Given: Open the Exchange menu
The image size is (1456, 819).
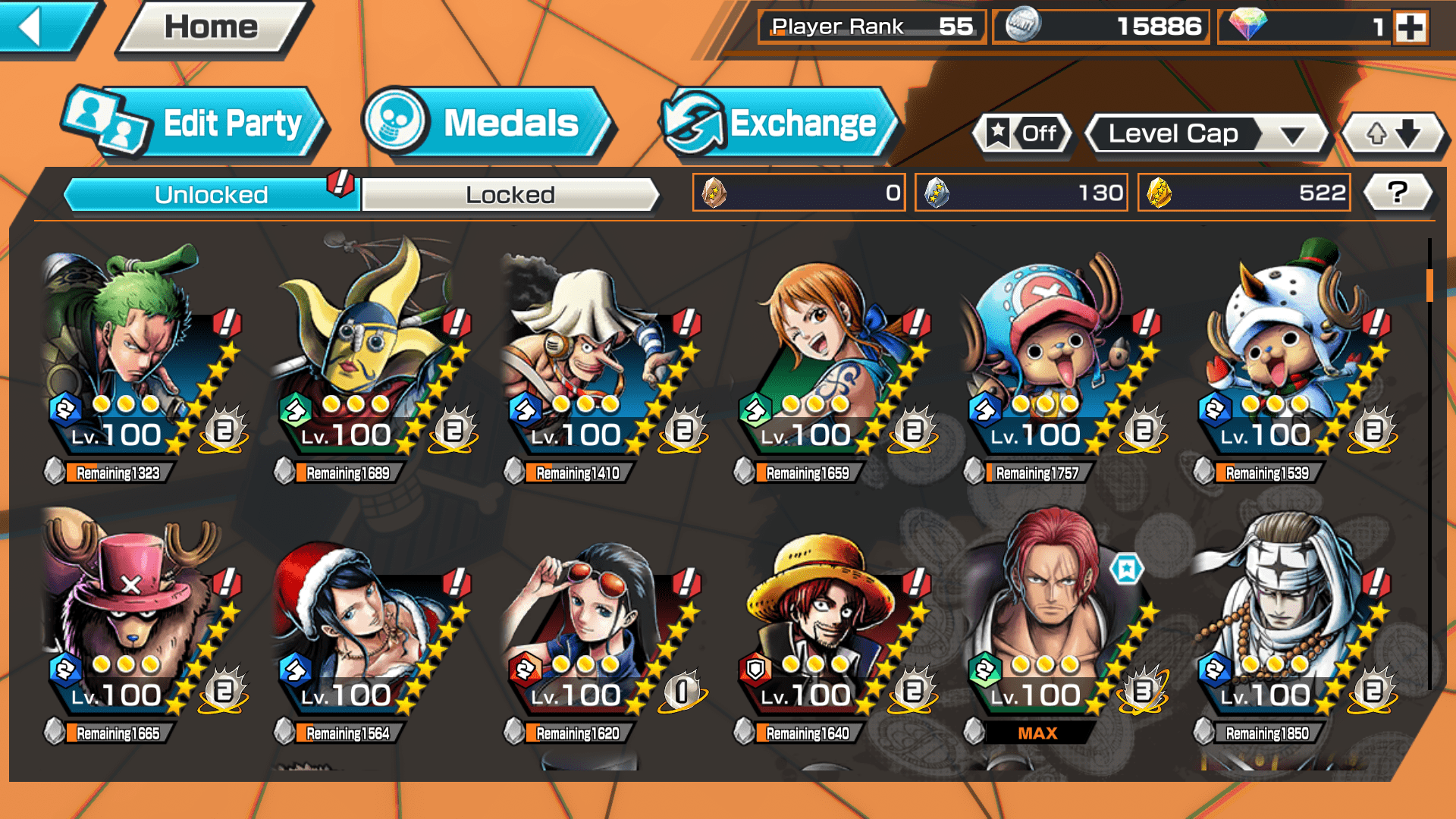Looking at the screenshot, I should 777,123.
